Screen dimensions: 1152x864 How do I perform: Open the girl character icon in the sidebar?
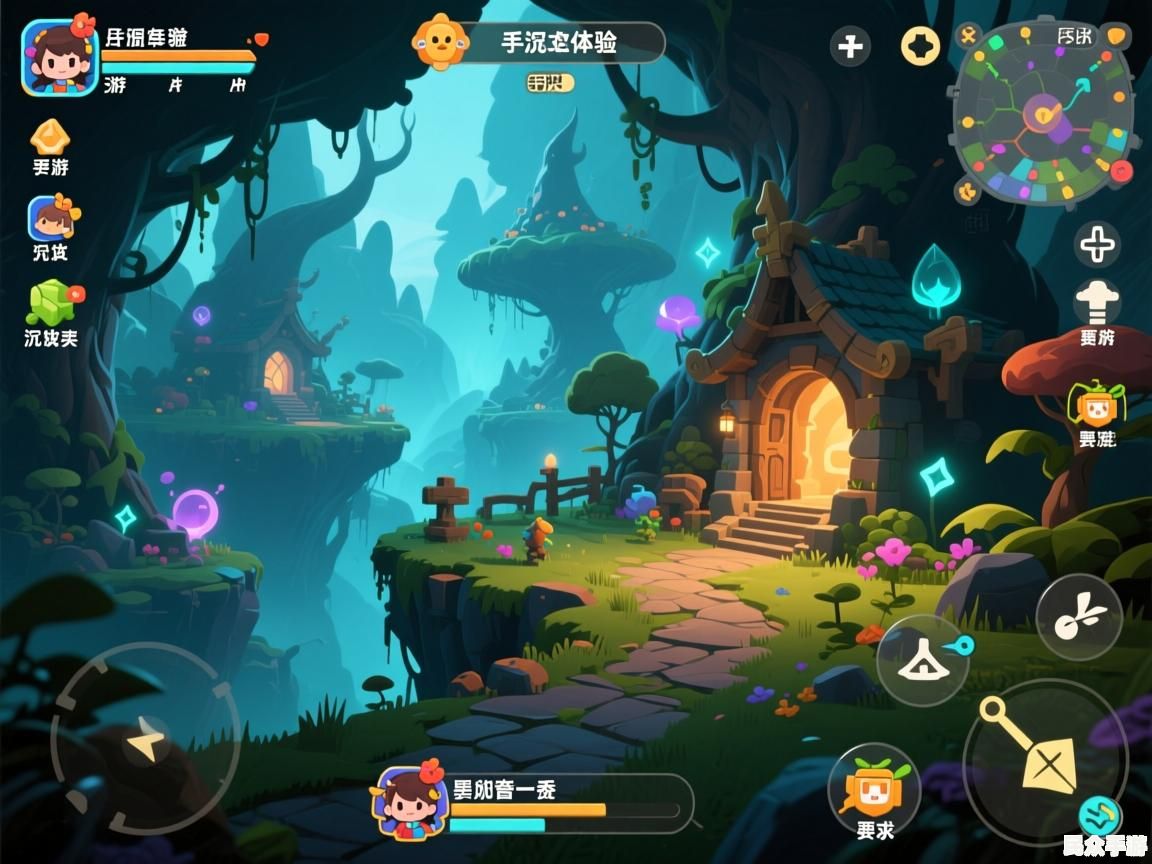[x=51, y=218]
